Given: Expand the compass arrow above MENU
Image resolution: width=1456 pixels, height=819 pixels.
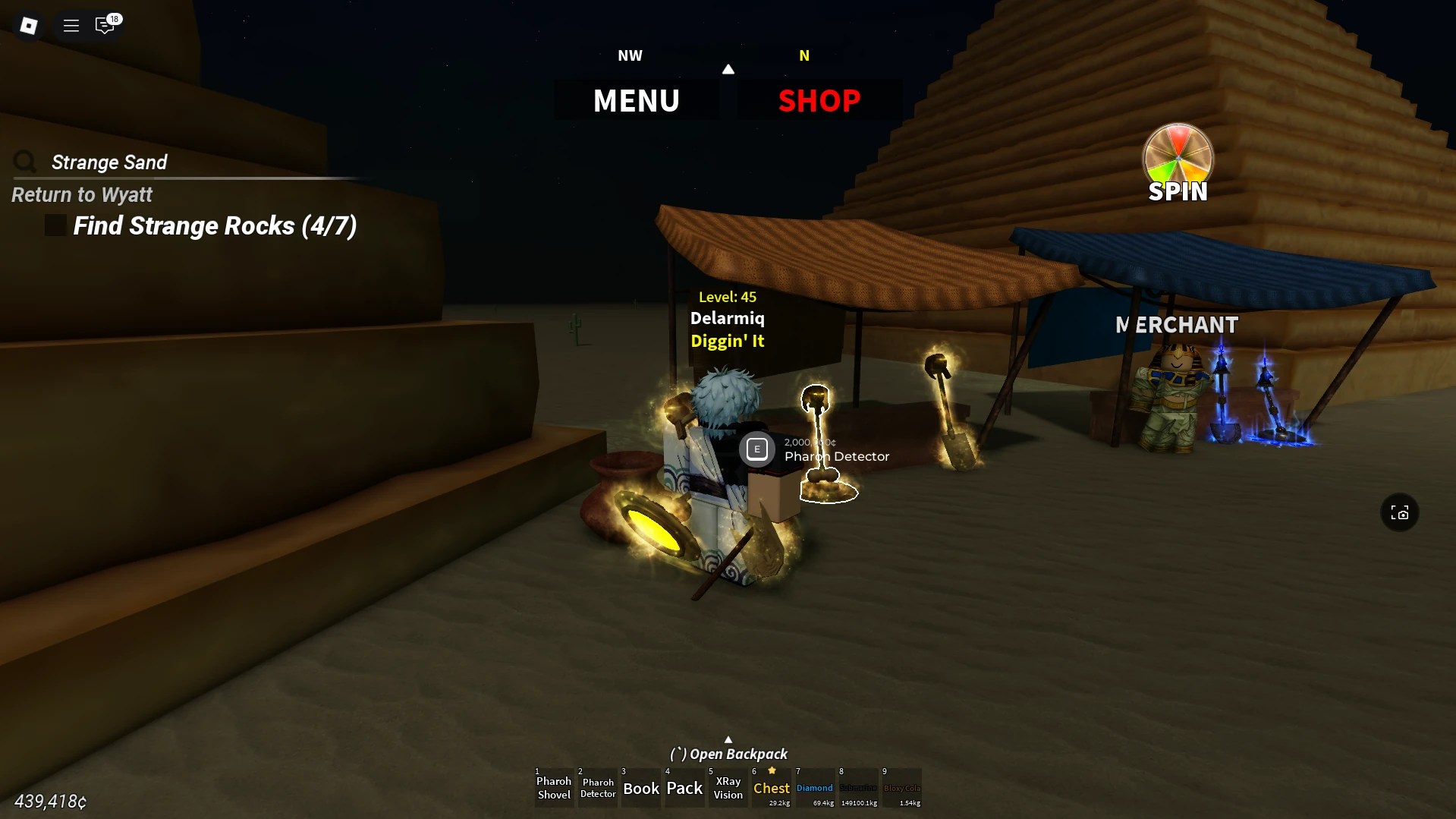Looking at the screenshot, I should [x=728, y=69].
